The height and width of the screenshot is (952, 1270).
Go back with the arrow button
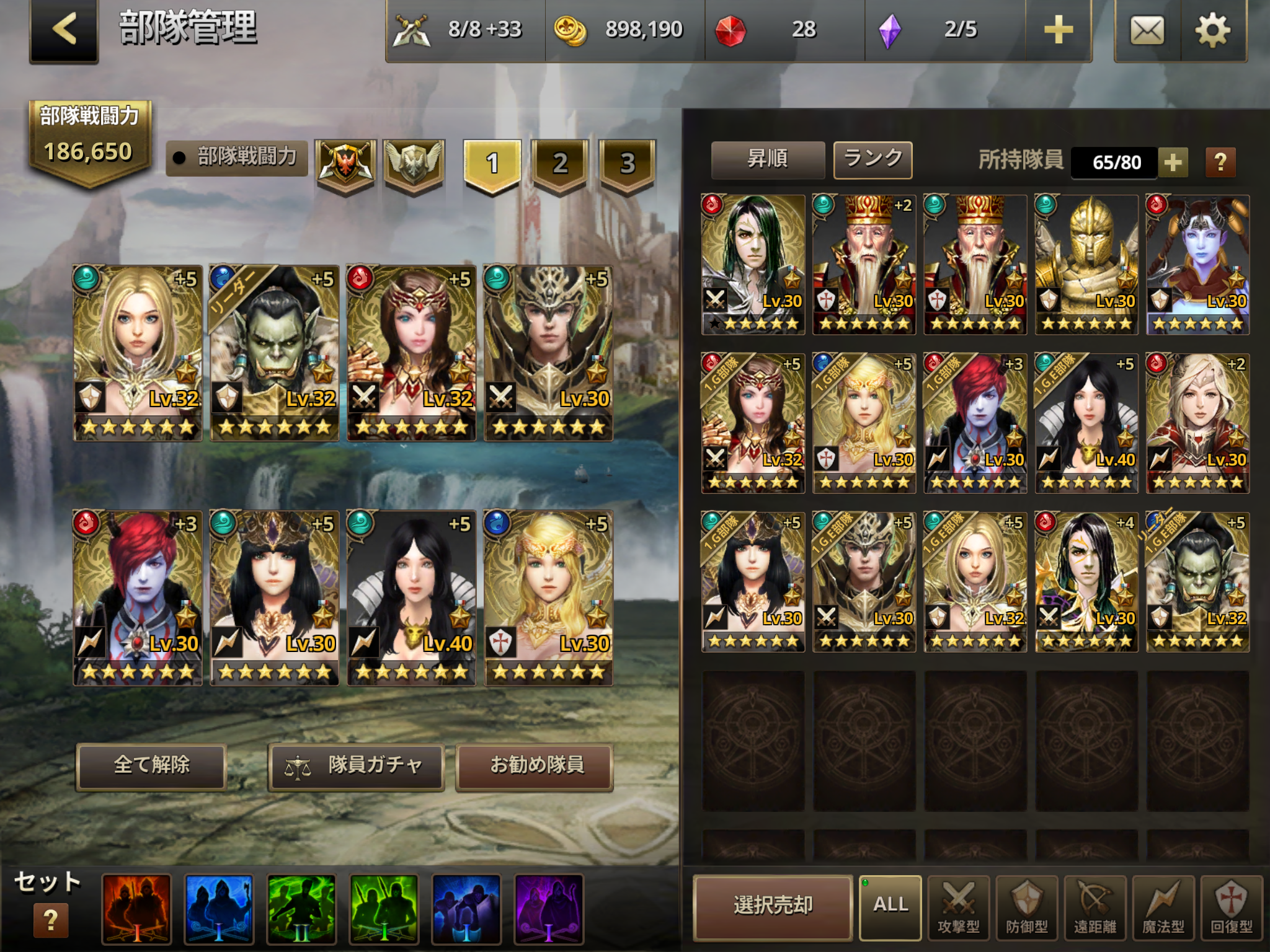64,30
